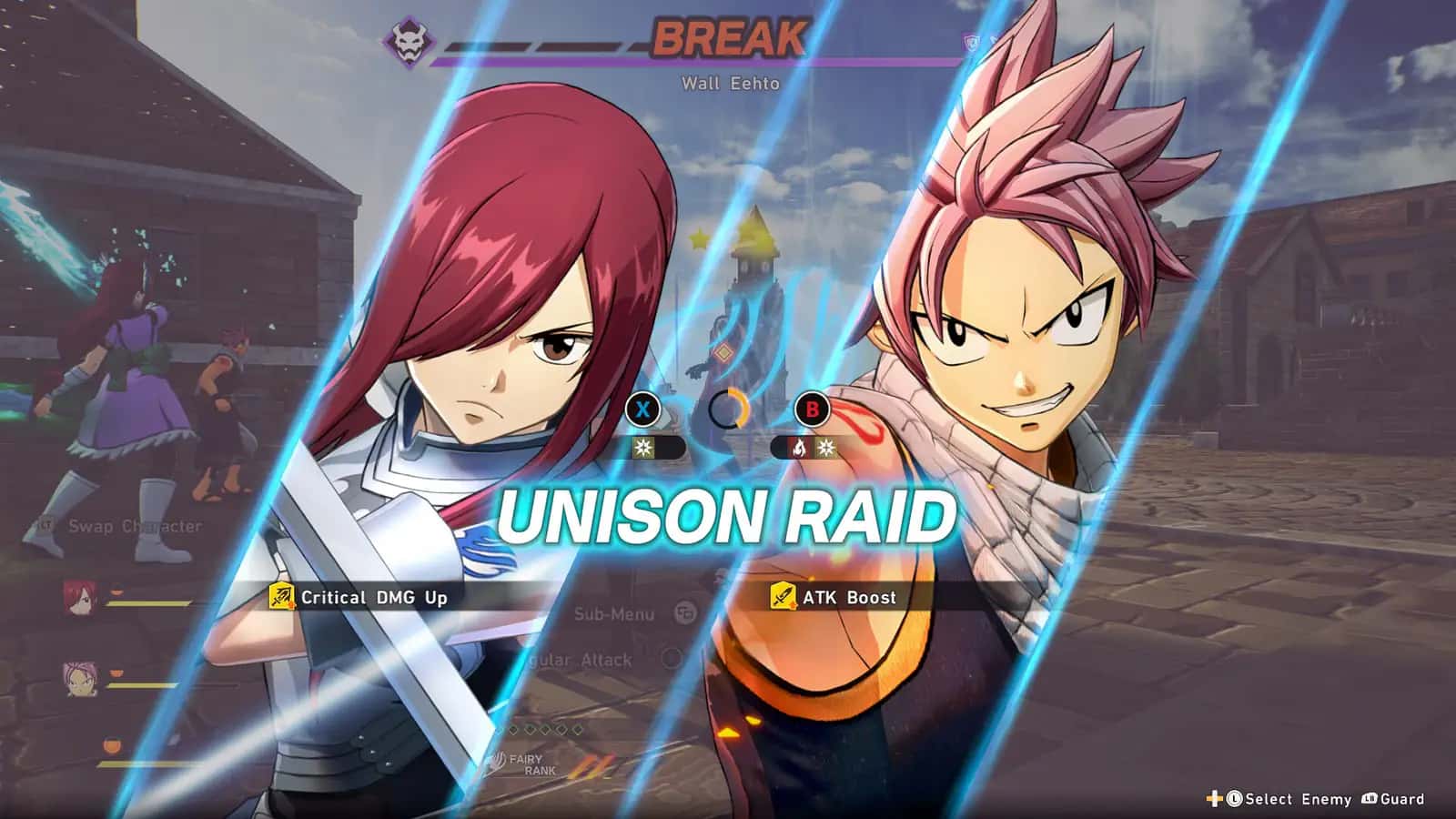
Task: Click the light element icon under the X prompt
Action: pyautogui.click(x=642, y=448)
